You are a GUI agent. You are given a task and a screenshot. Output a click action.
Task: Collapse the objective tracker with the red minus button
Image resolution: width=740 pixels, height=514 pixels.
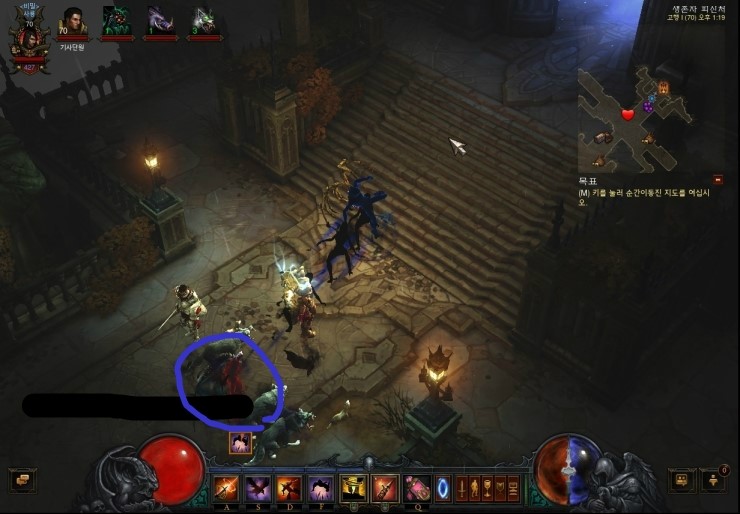(x=718, y=180)
